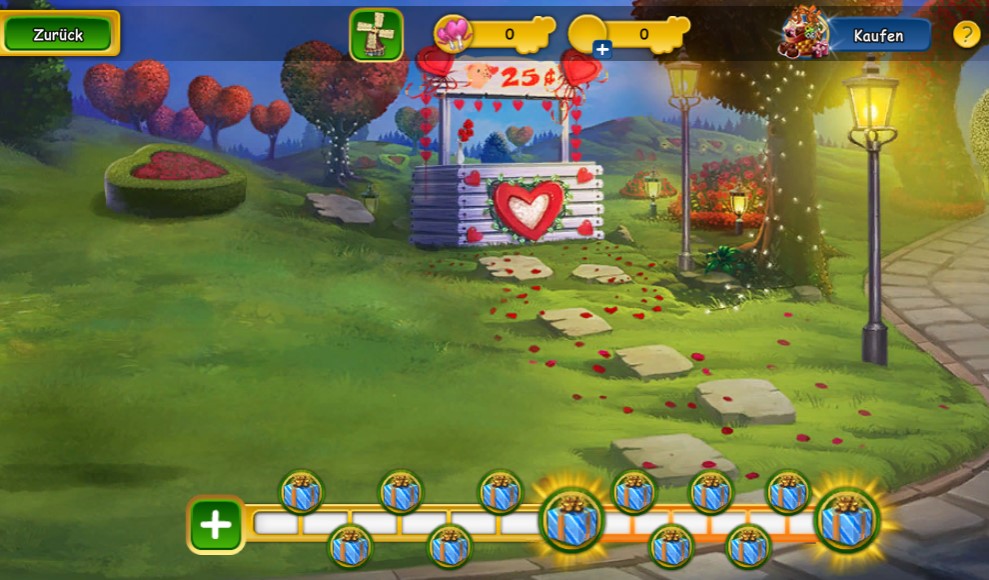This screenshot has height=580, width=989.
Task: Select the glowing gift at the bar's end
Action: [x=847, y=520]
